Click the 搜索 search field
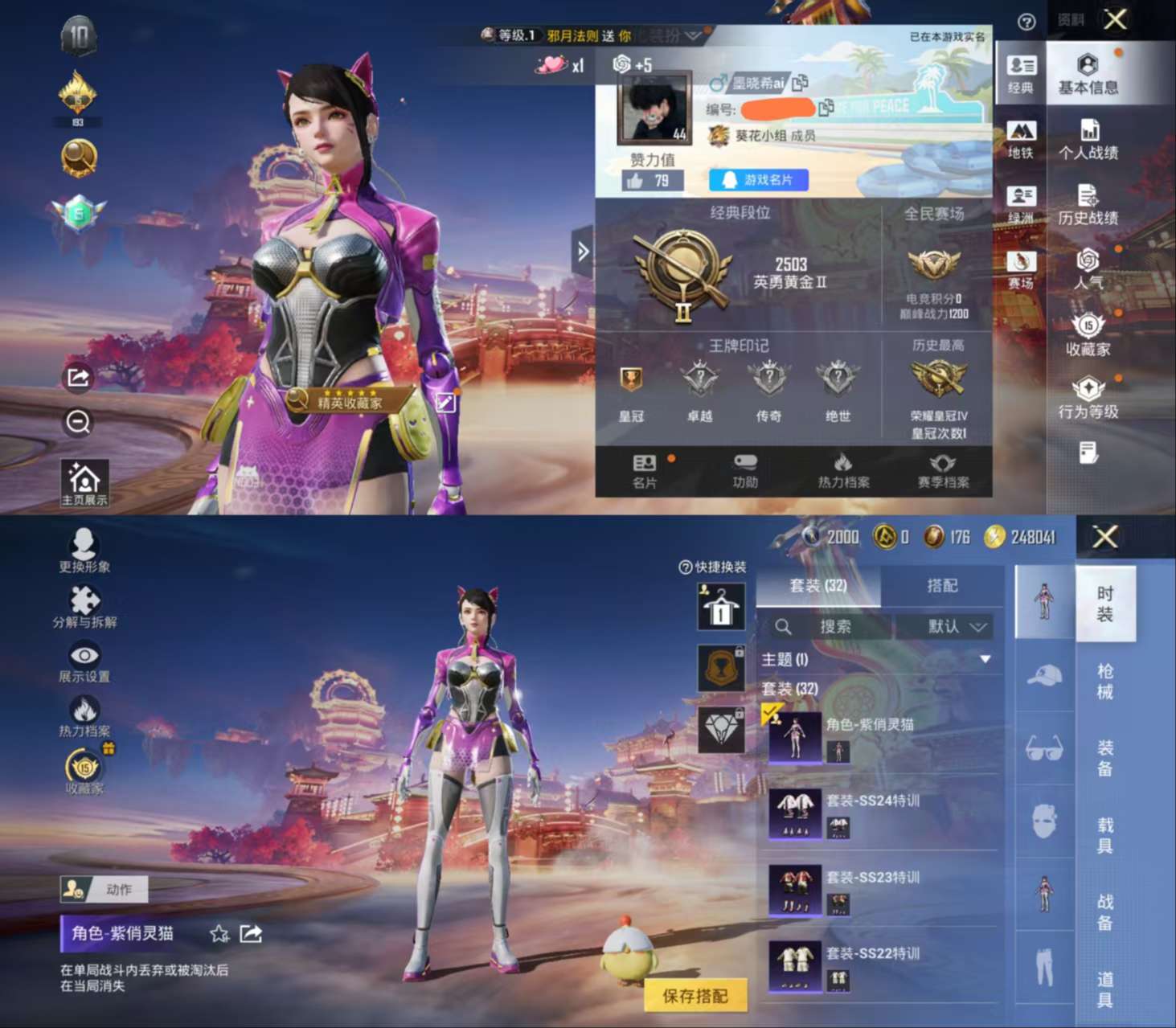 point(832,626)
